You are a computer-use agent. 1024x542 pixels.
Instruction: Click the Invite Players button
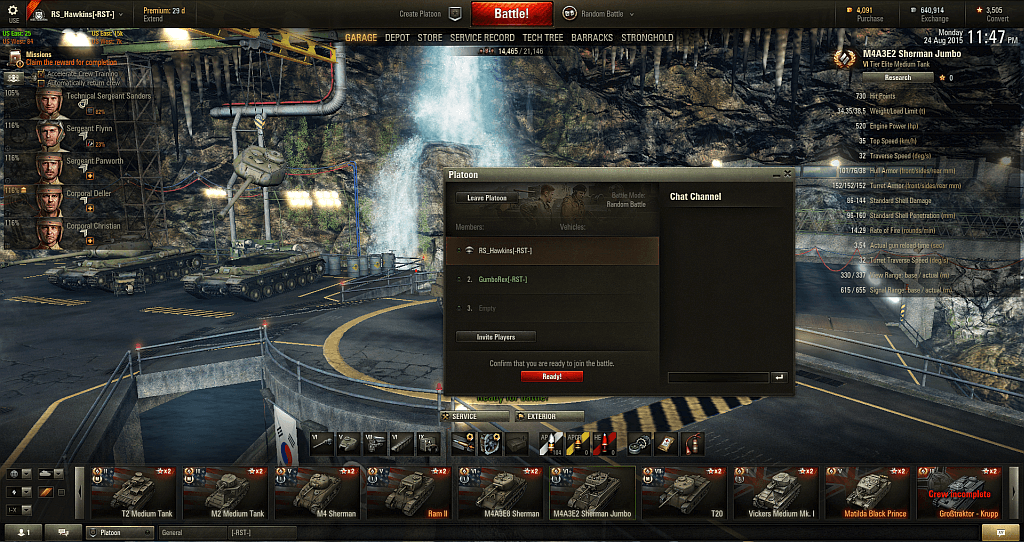tap(497, 337)
